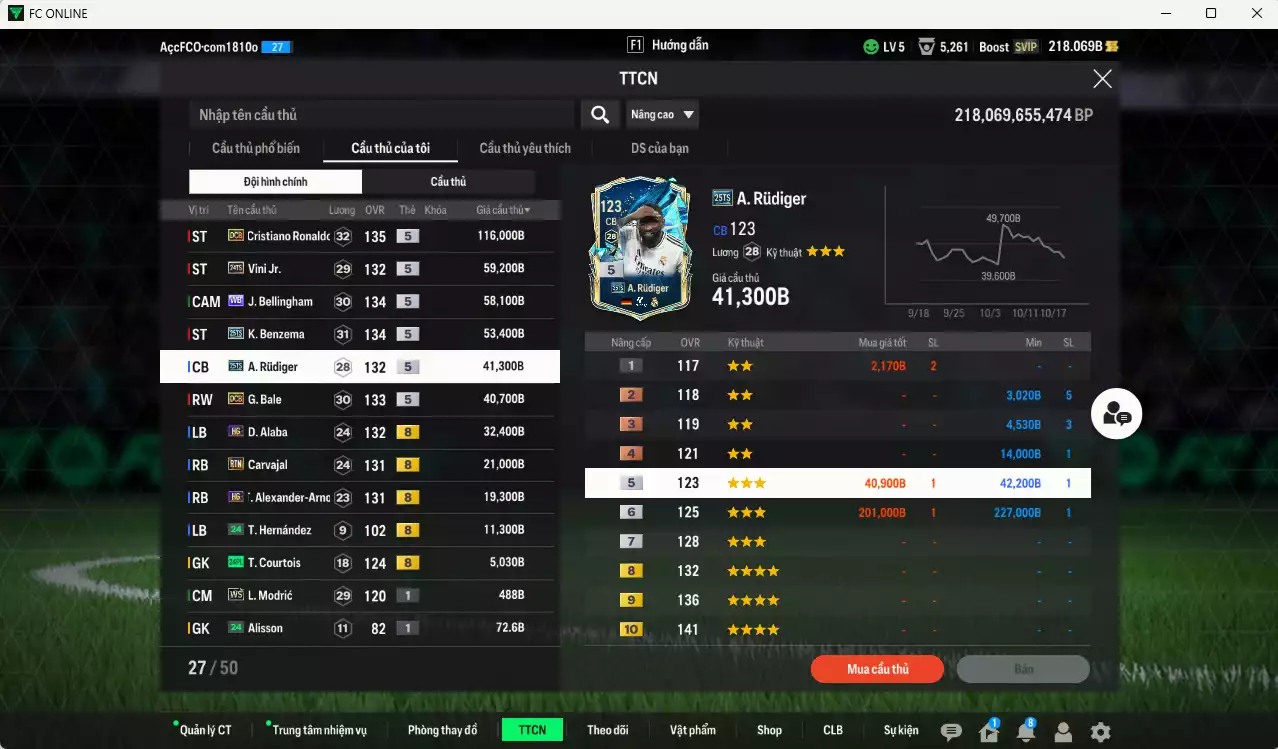The image size is (1278, 749).
Task: Select G. Bale from the list
Action: point(360,400)
